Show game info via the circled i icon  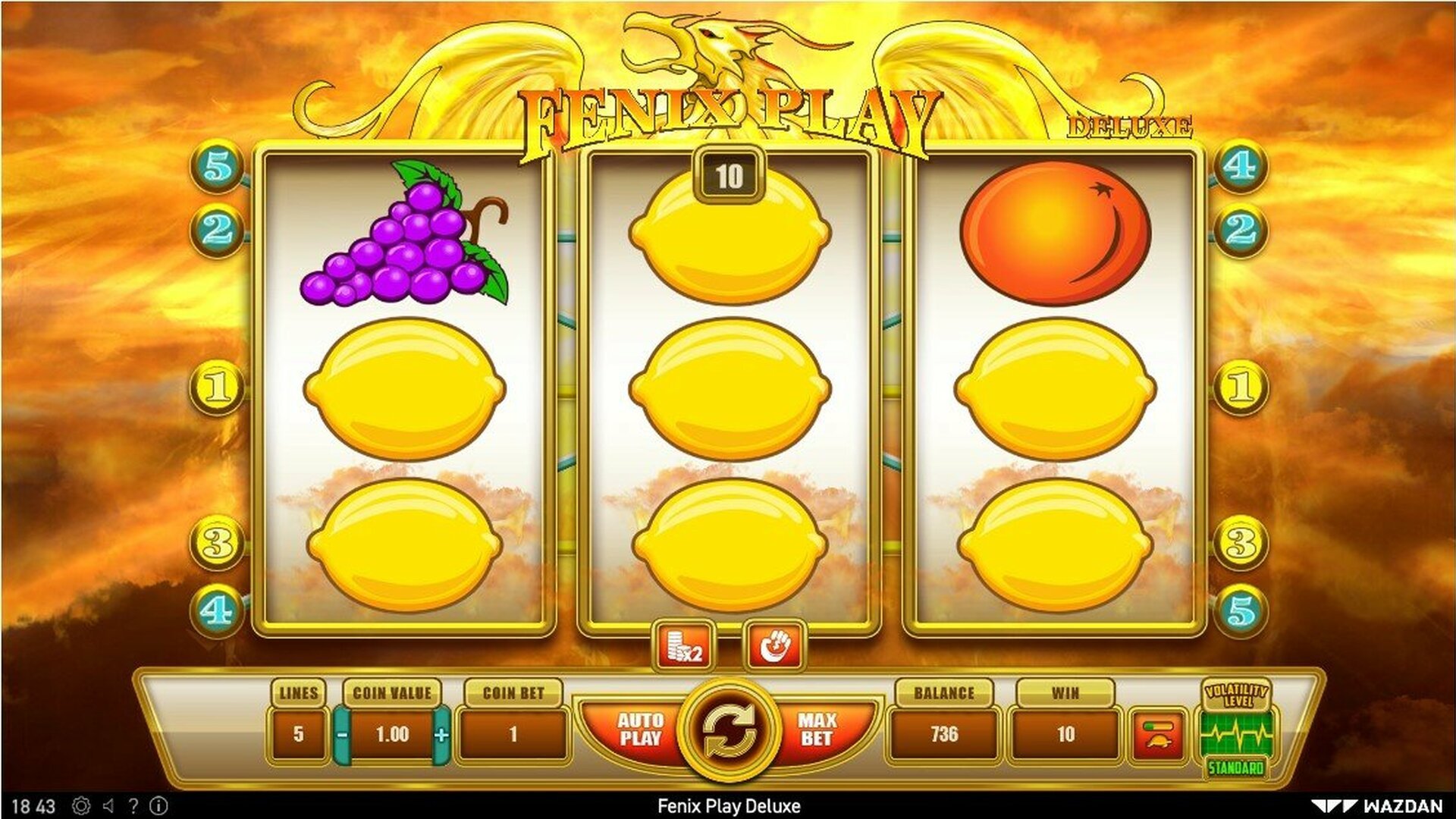158,805
